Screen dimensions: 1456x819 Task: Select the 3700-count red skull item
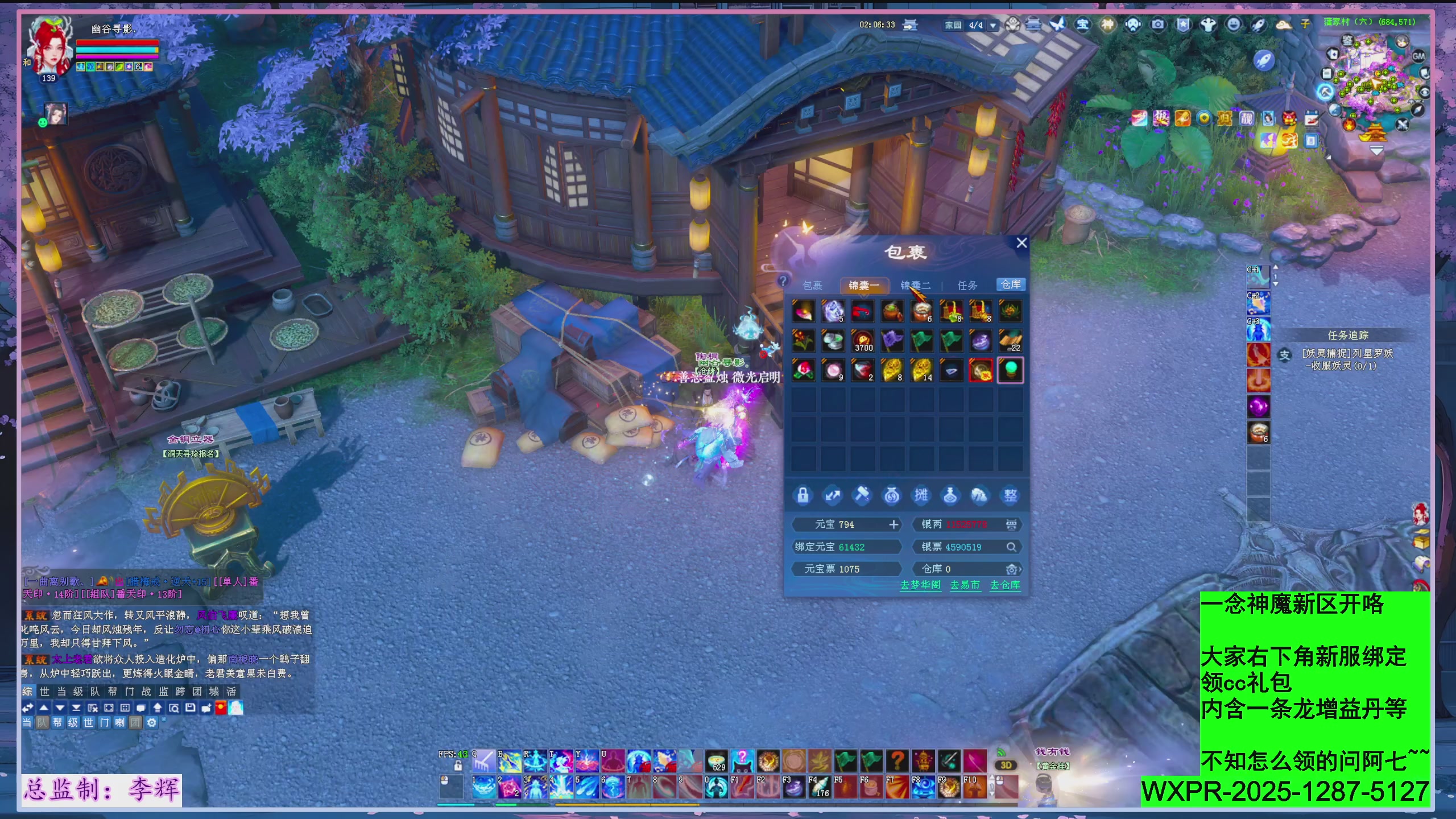pyautogui.click(x=863, y=341)
